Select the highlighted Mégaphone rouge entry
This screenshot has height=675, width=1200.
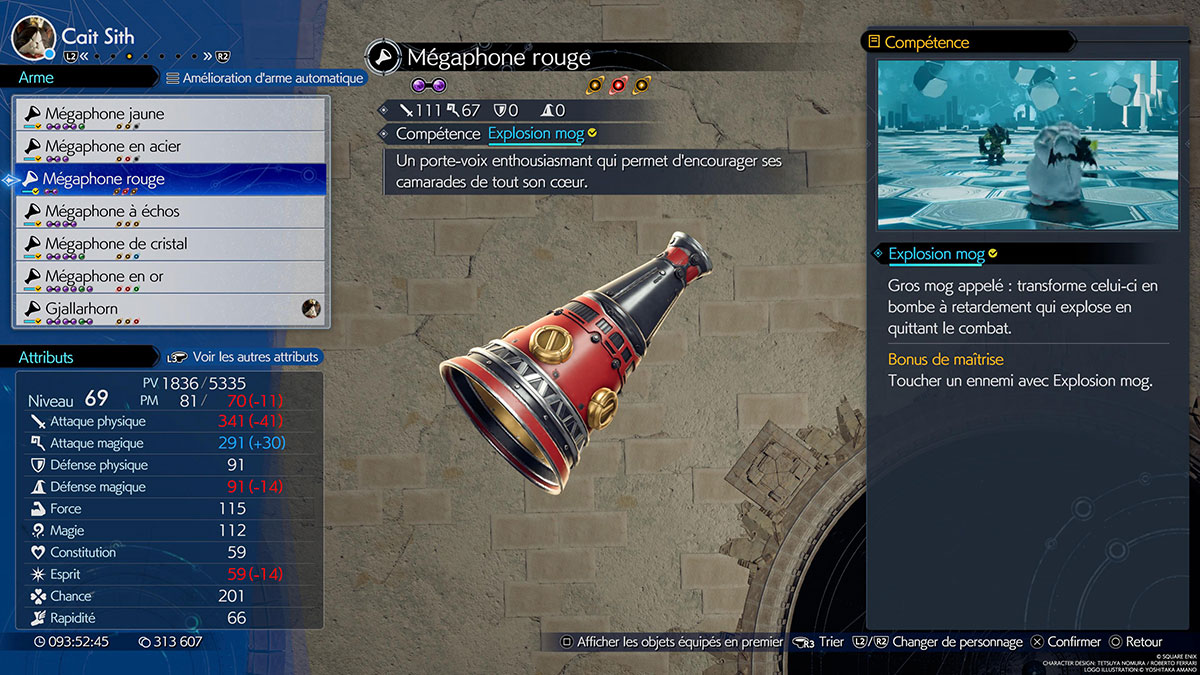coord(170,179)
